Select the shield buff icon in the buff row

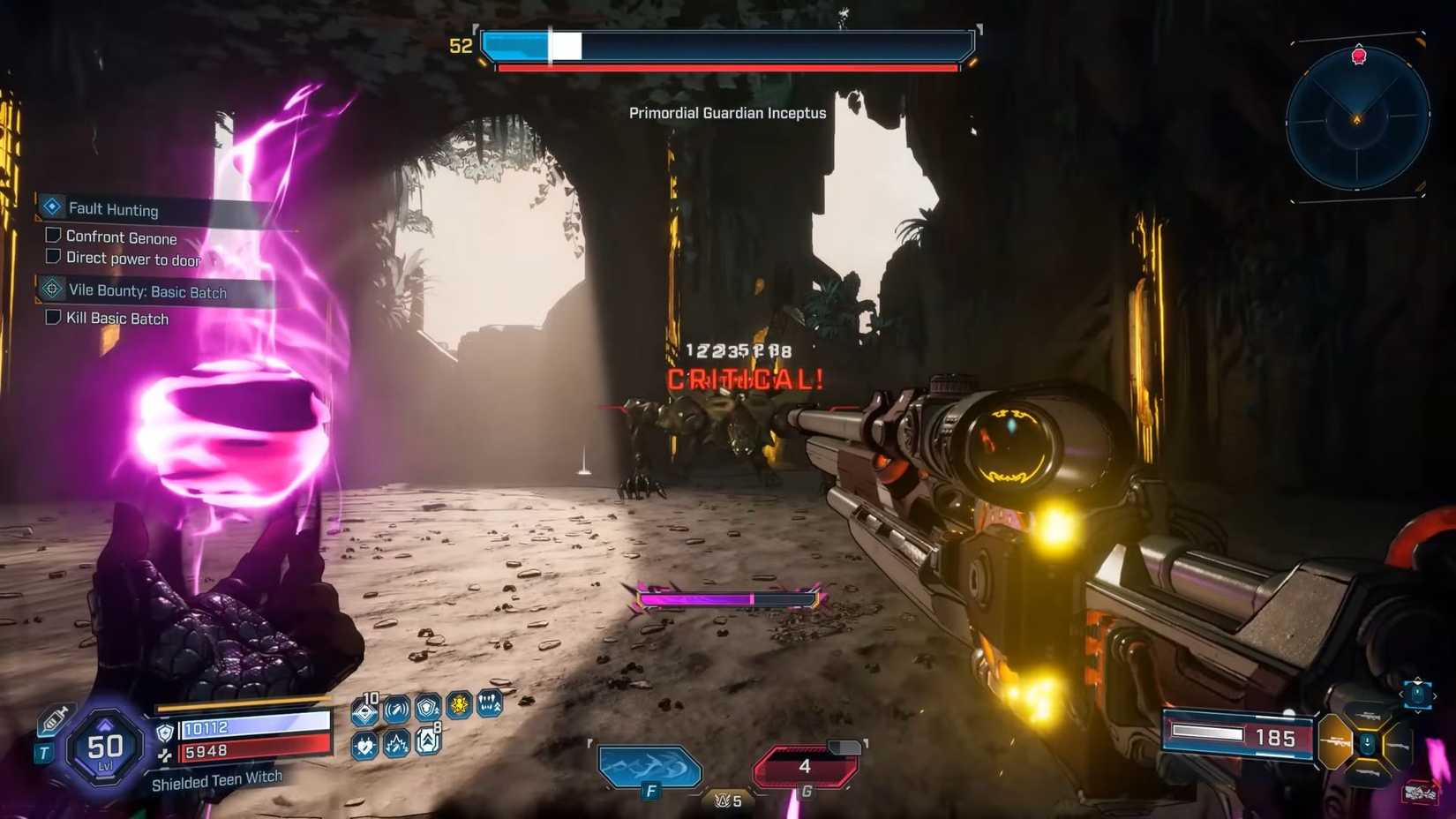tap(427, 708)
